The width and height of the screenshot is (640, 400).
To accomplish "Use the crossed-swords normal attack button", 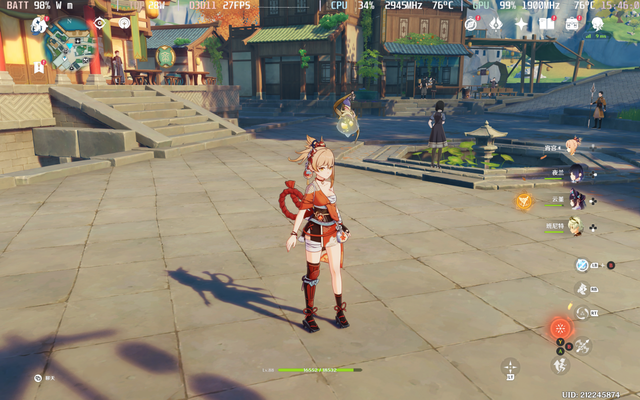I will pyautogui.click(x=582, y=346).
